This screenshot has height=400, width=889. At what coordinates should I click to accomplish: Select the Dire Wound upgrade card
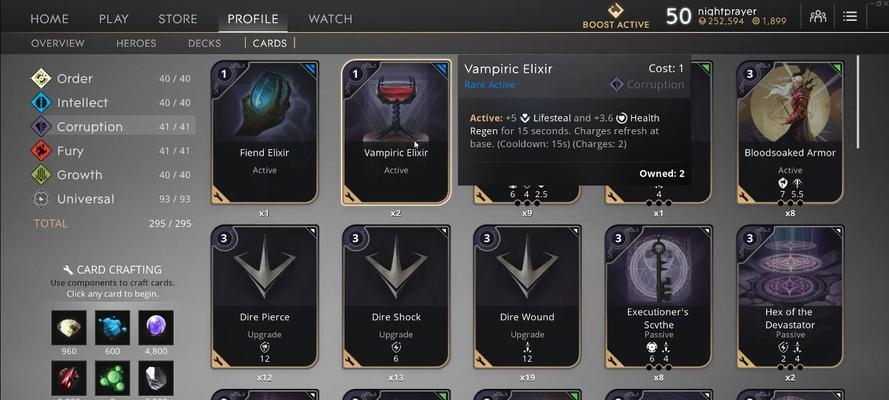click(527, 296)
